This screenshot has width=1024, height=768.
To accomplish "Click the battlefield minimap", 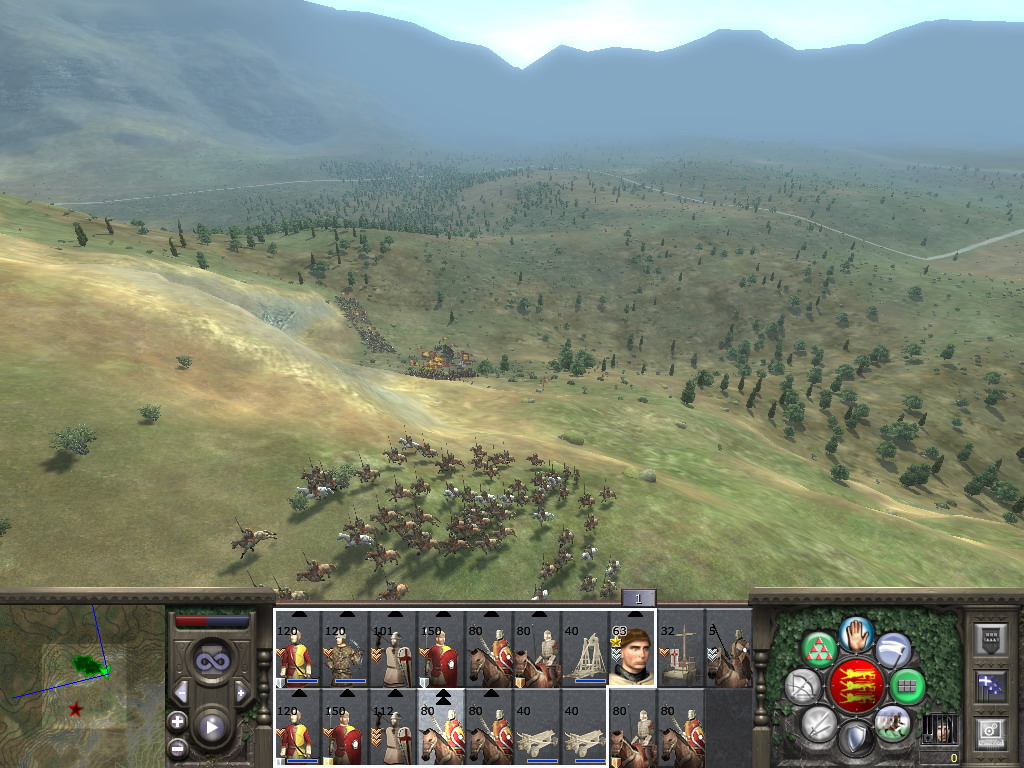I will pyautogui.click(x=82, y=680).
